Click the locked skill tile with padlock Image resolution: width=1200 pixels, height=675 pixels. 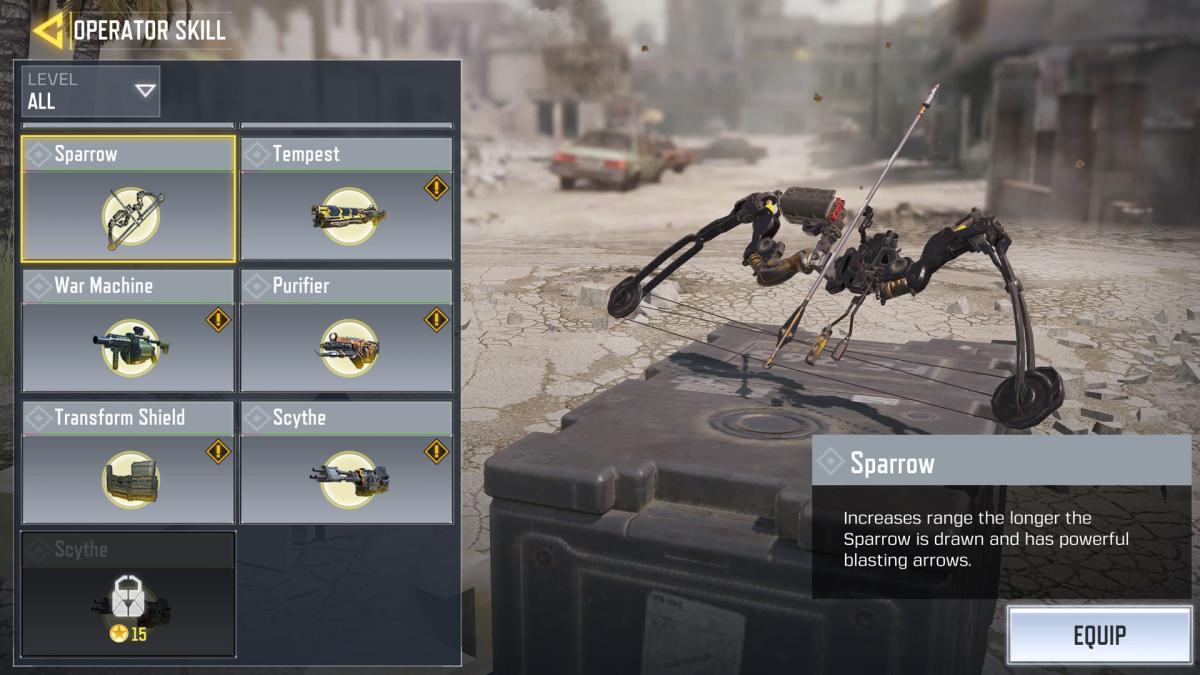(128, 594)
